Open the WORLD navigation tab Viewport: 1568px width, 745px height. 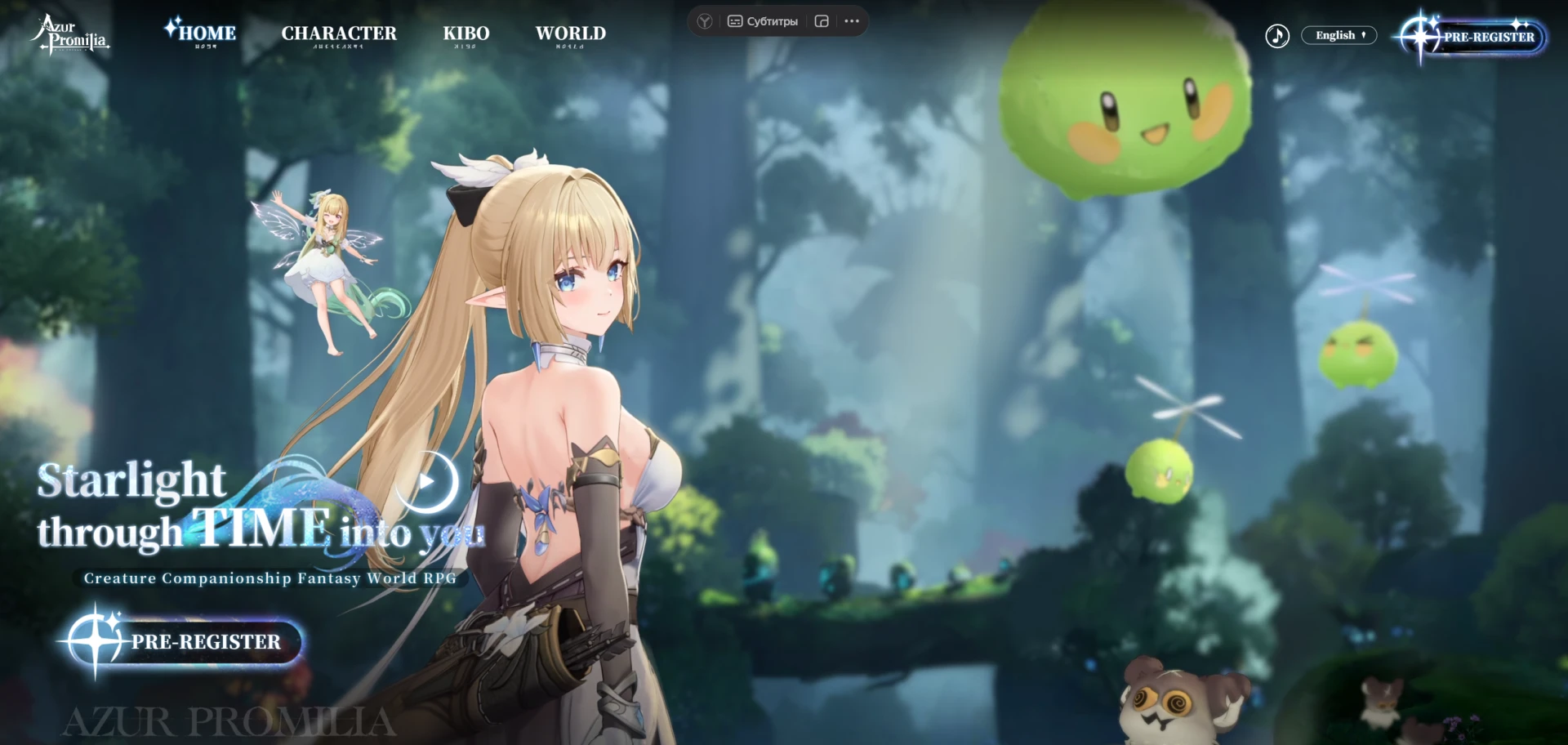coord(571,33)
